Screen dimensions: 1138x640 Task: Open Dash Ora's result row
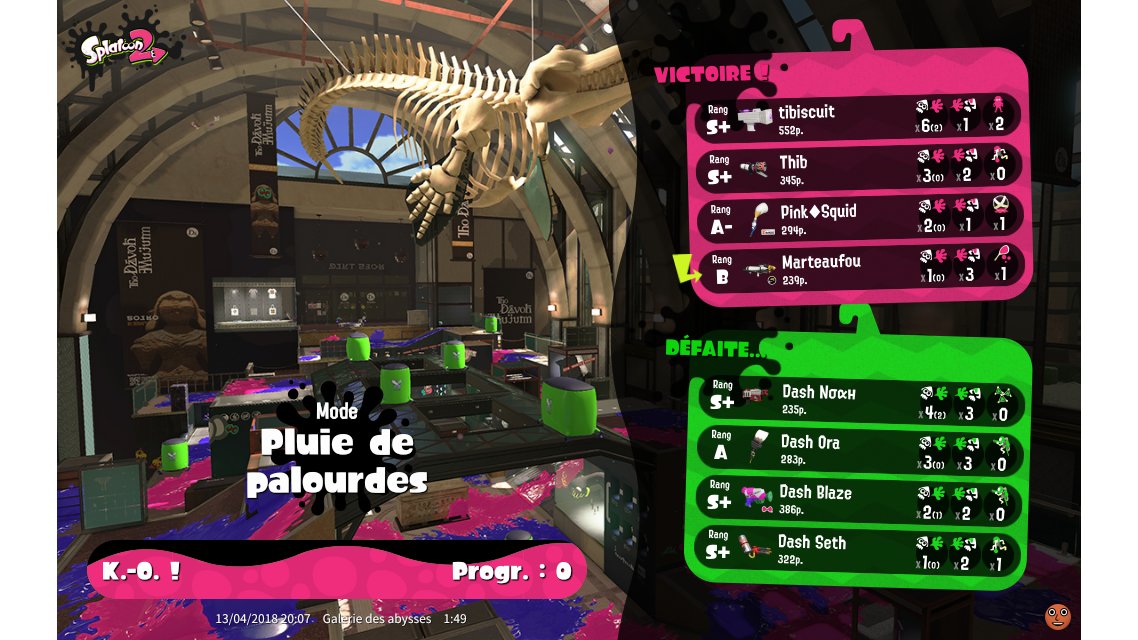point(858,450)
